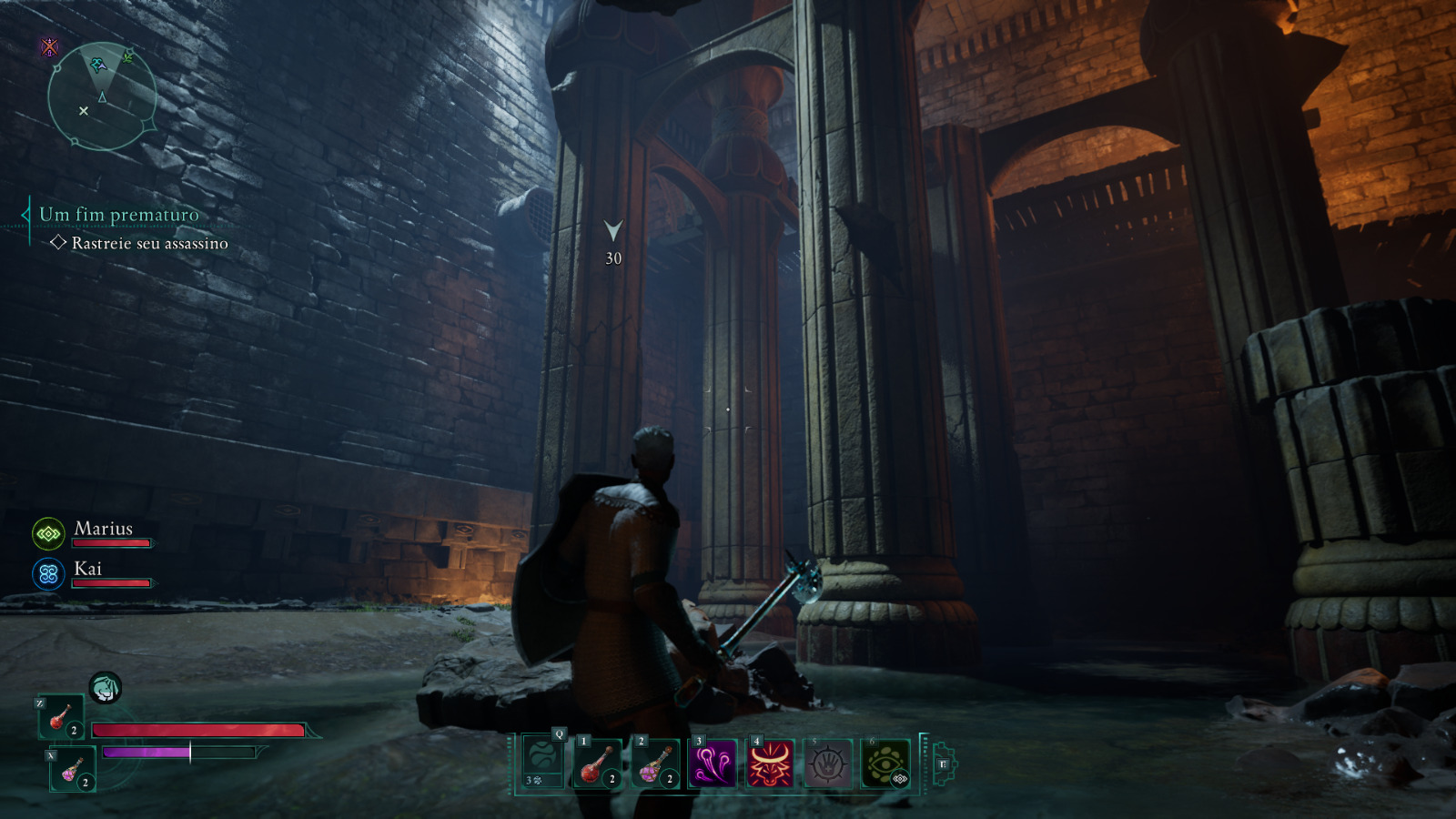1456x819 pixels.
Task: Activate the green eye ability
Action: click(885, 763)
